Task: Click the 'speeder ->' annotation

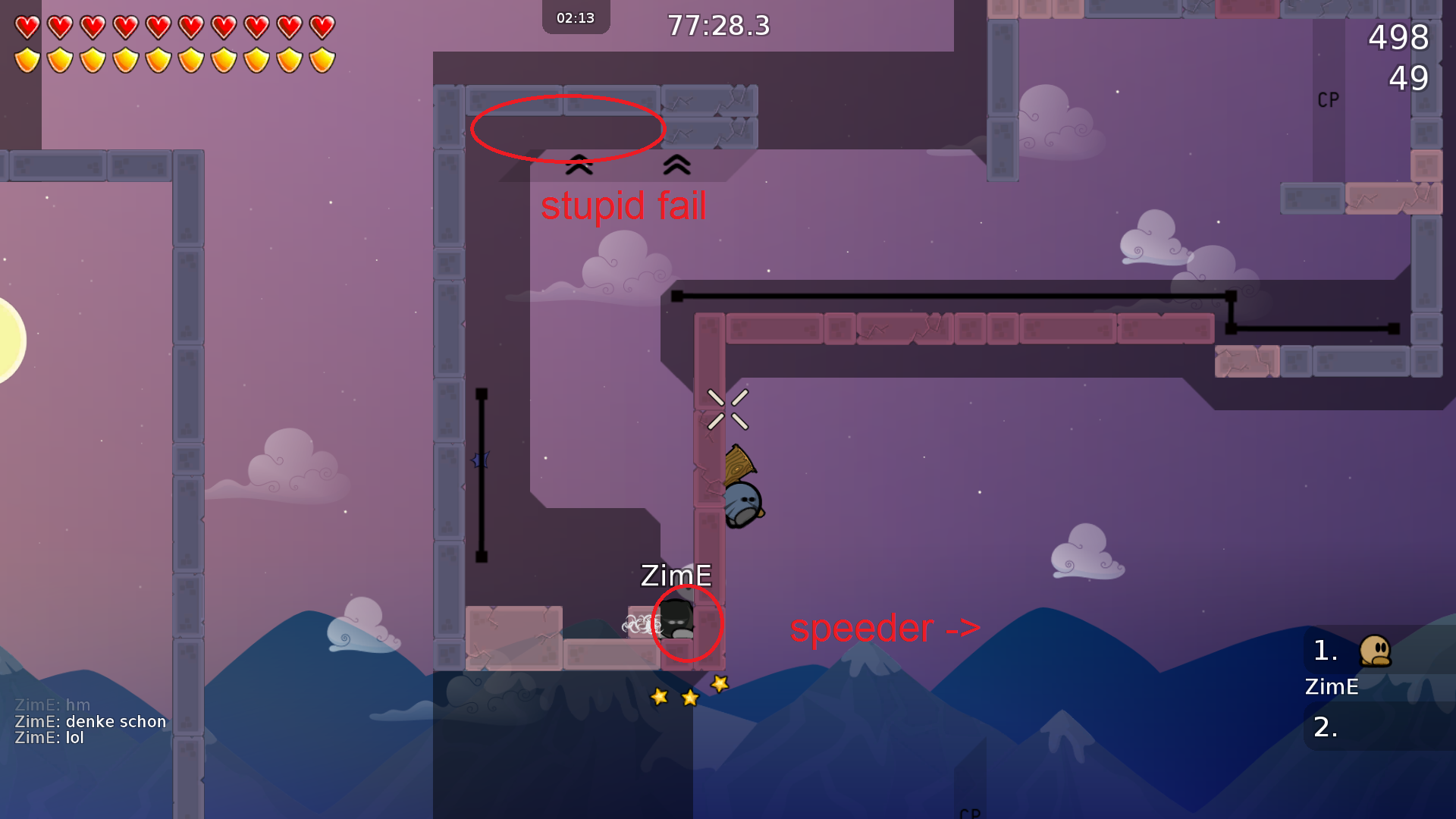Action: [884, 629]
